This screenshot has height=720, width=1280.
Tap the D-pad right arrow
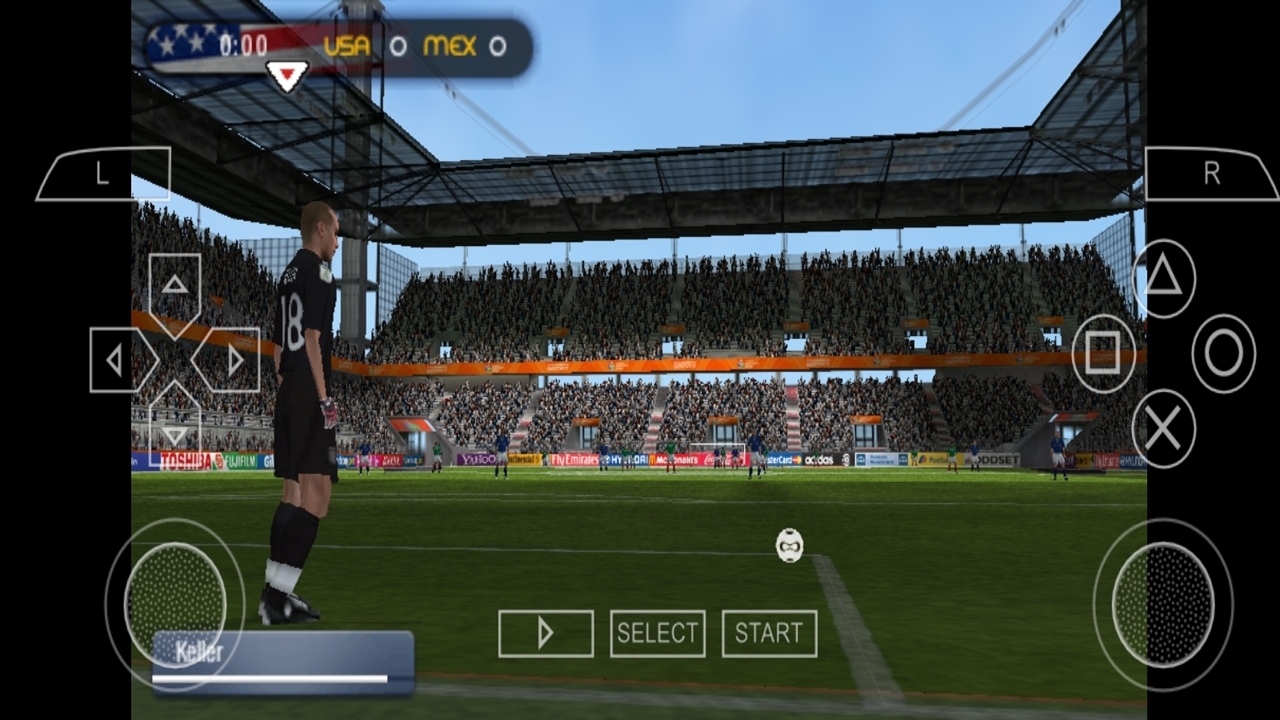[232, 360]
